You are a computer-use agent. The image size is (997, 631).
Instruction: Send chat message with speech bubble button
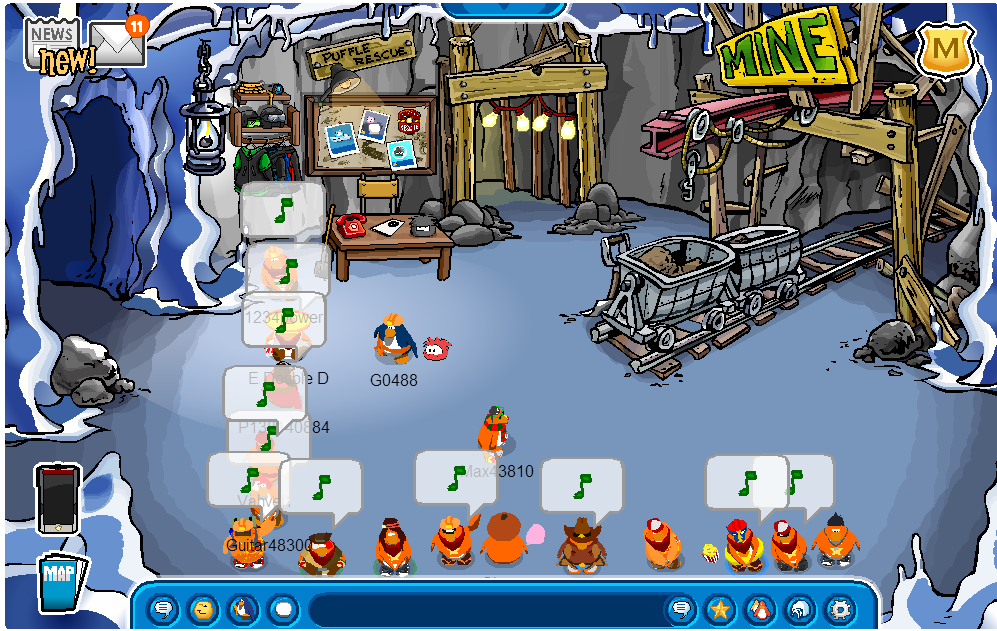[681, 608]
